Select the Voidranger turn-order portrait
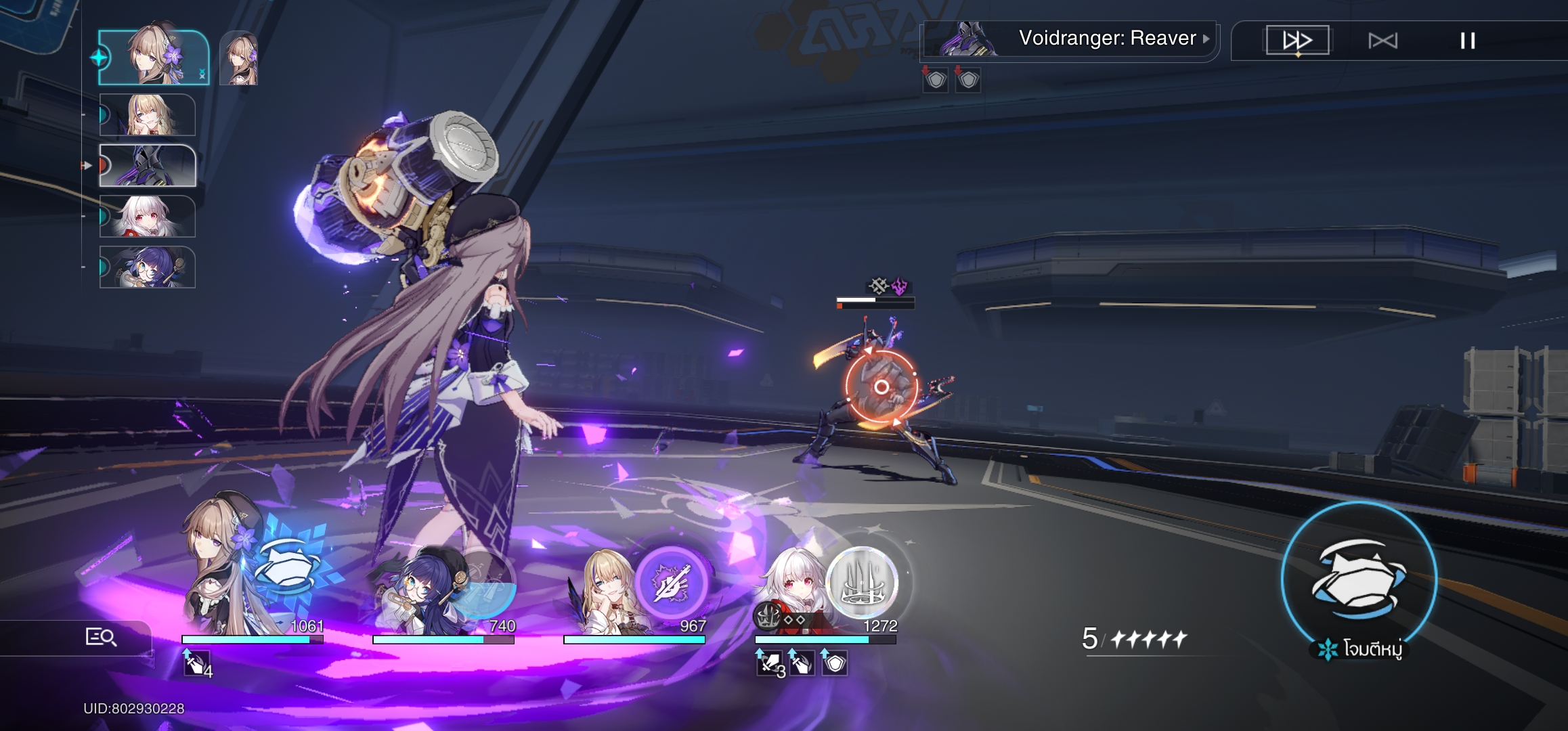The image size is (1568, 731). coord(148,166)
